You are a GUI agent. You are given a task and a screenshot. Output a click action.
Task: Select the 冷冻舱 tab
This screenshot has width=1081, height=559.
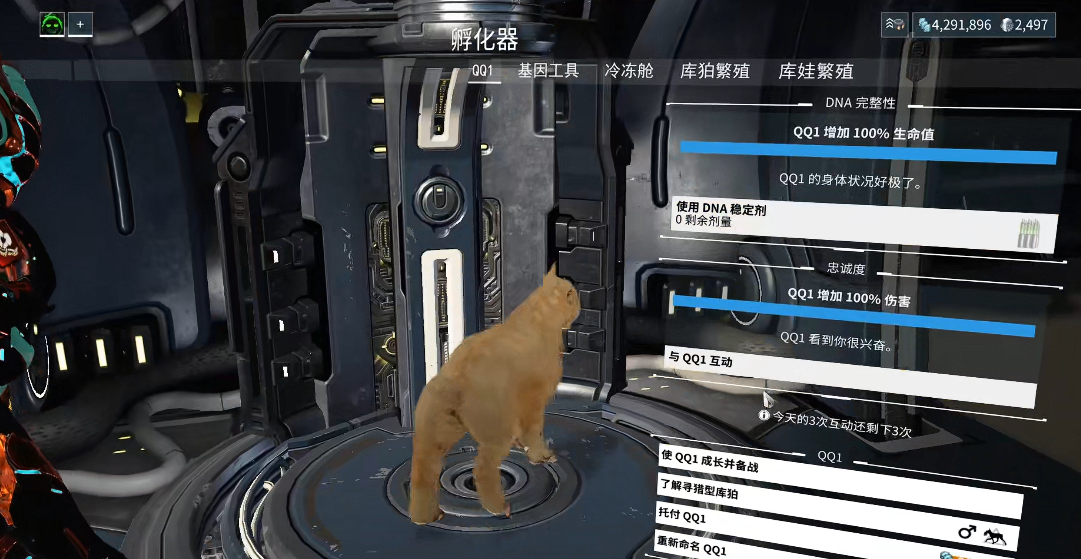pyautogui.click(x=629, y=71)
